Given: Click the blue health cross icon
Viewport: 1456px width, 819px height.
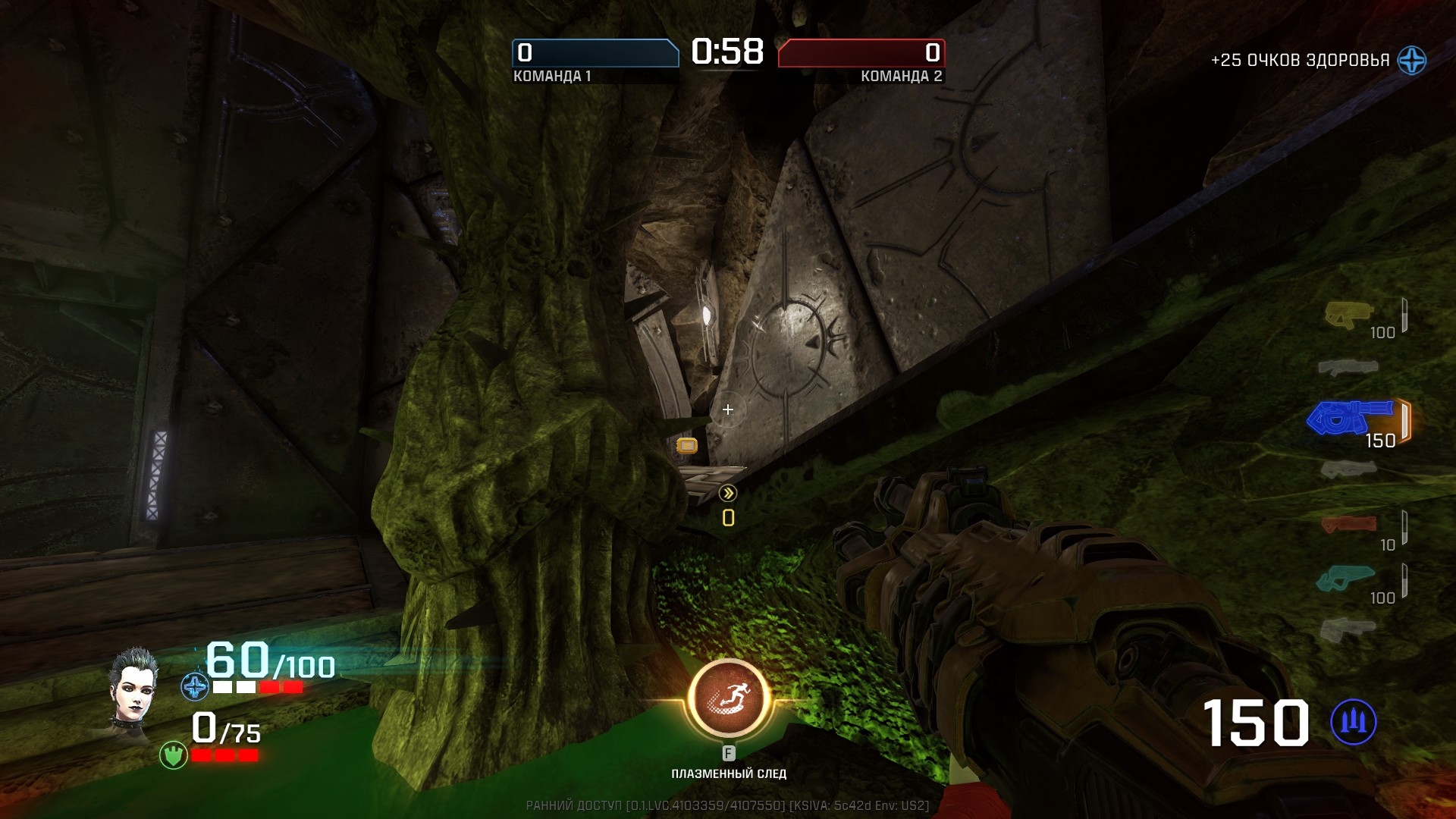Looking at the screenshot, I should (x=195, y=687).
